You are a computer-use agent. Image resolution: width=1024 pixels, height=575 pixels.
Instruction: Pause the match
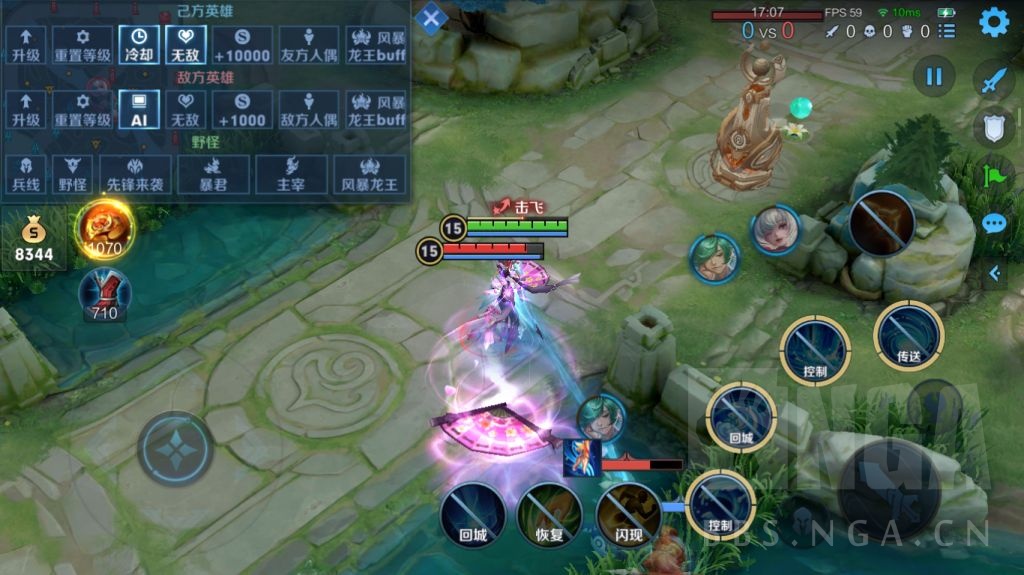pos(934,77)
